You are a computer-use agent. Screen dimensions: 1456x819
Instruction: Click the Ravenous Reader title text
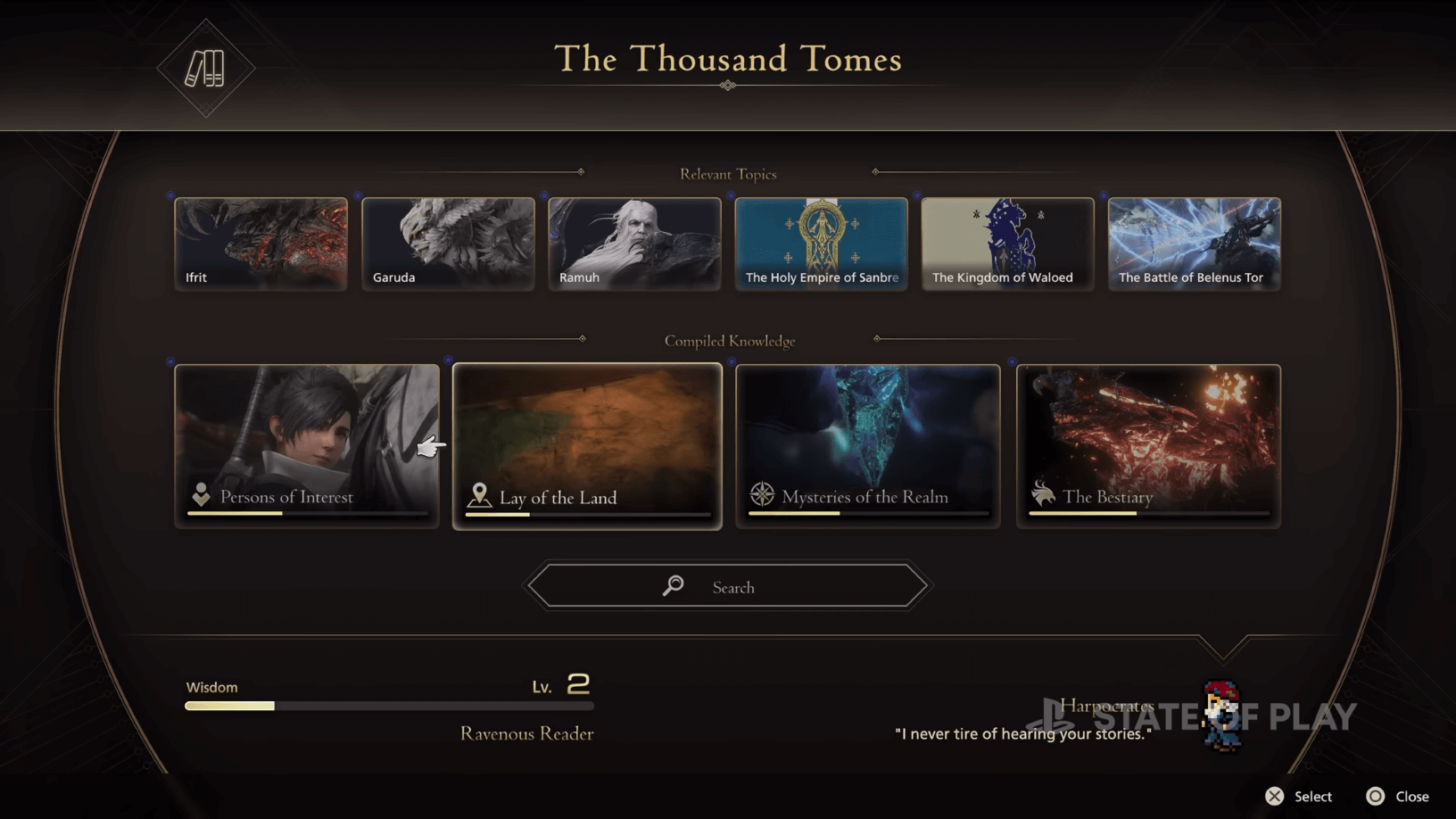tap(526, 733)
